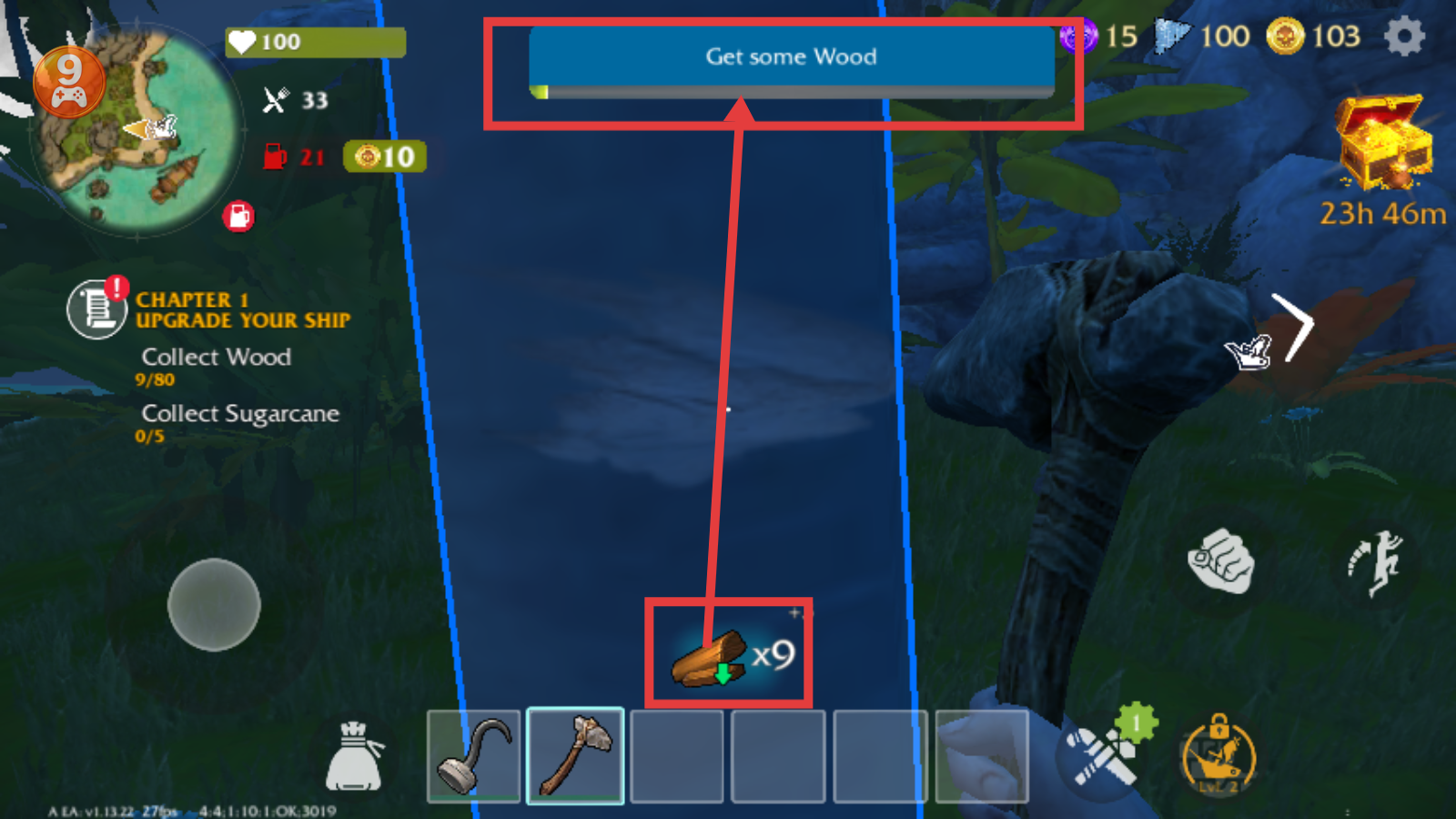The width and height of the screenshot is (1456, 819).
Task: Tap the Get some Wood banner
Action: (791, 57)
